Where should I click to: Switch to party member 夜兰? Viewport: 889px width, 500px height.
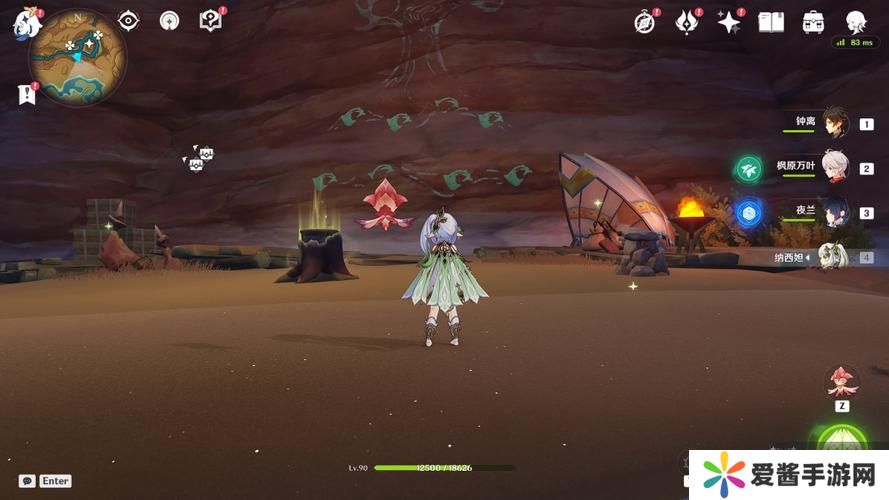coord(833,211)
